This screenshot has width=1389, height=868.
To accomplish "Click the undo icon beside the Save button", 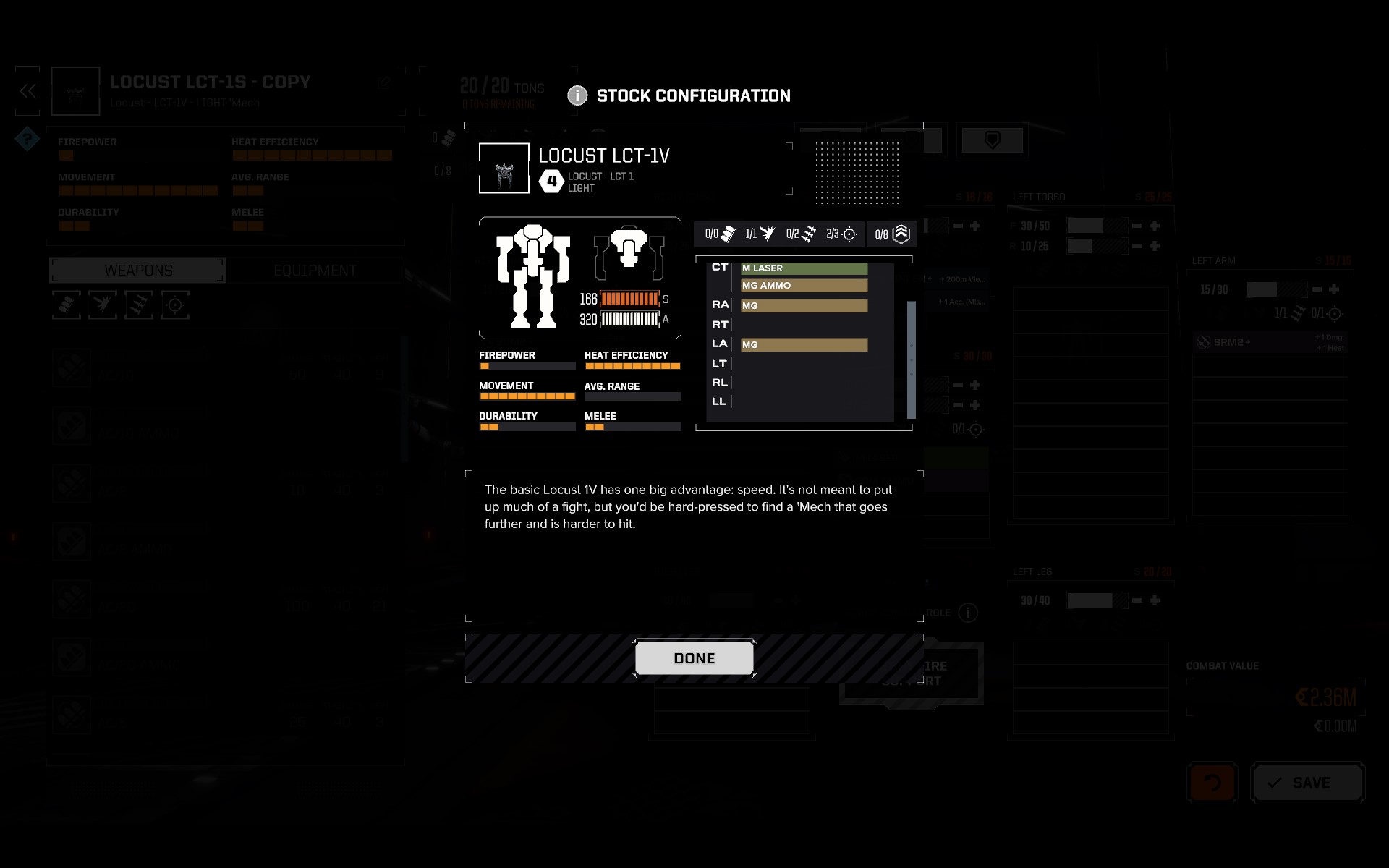I will coord(1212,782).
